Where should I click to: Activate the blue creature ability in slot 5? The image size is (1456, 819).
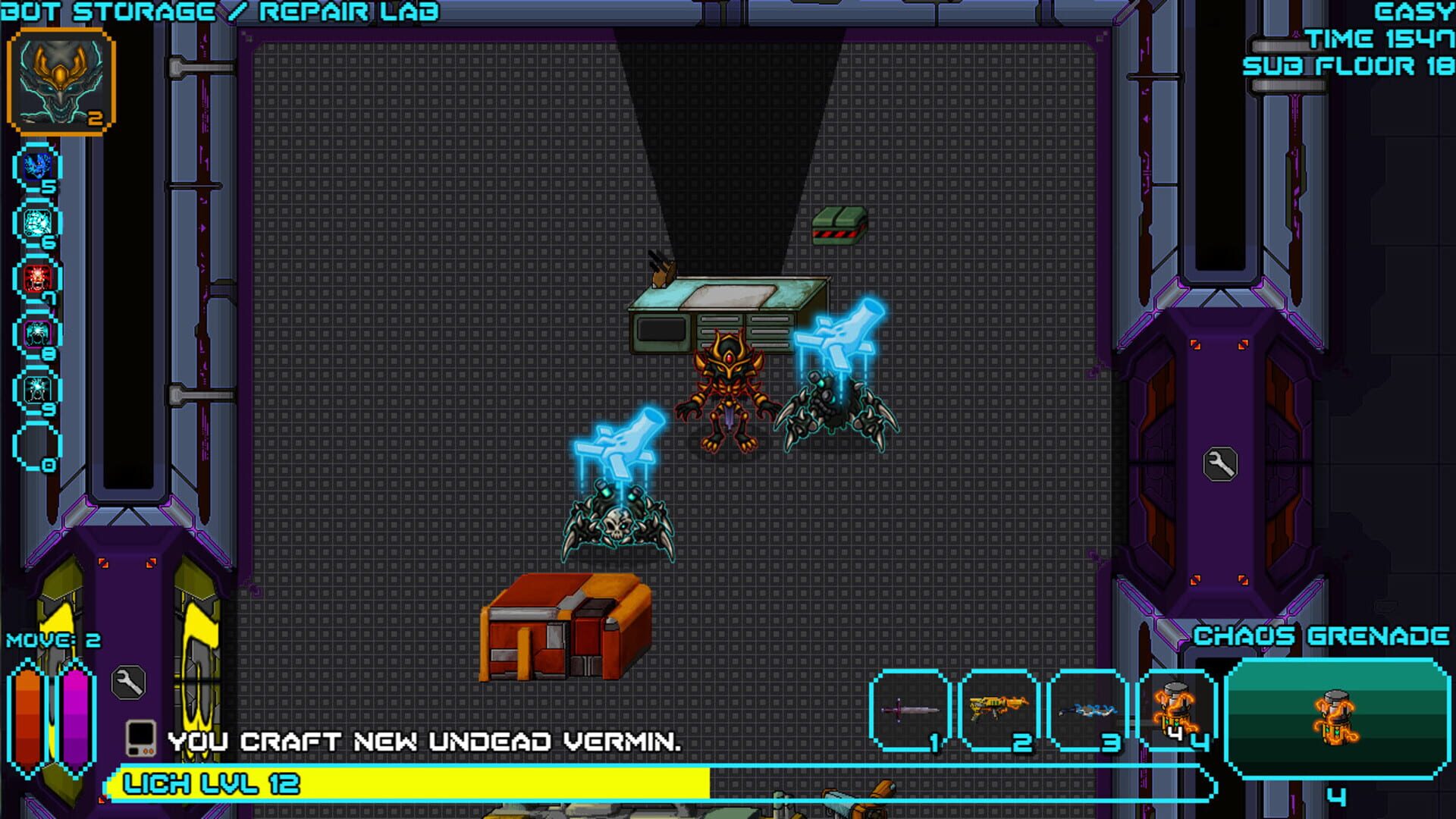pyautogui.click(x=38, y=166)
